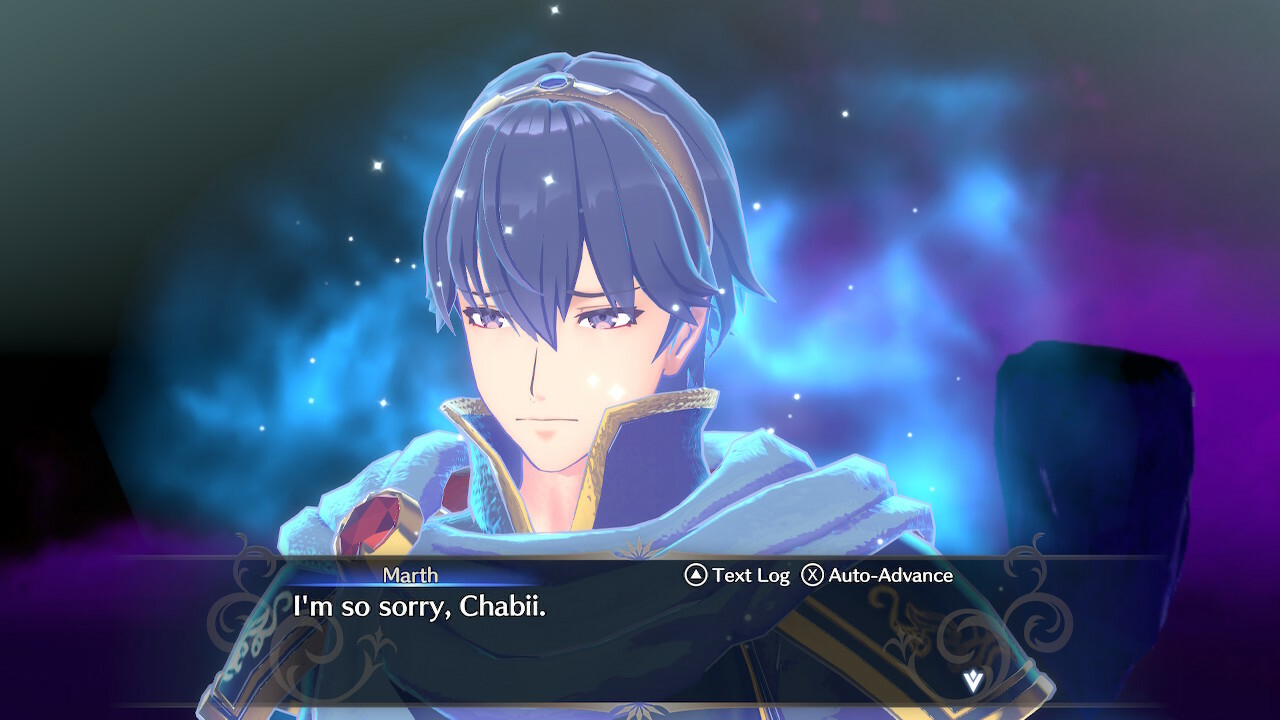Open the Text Log
This screenshot has width=1280, height=720.
[737, 575]
